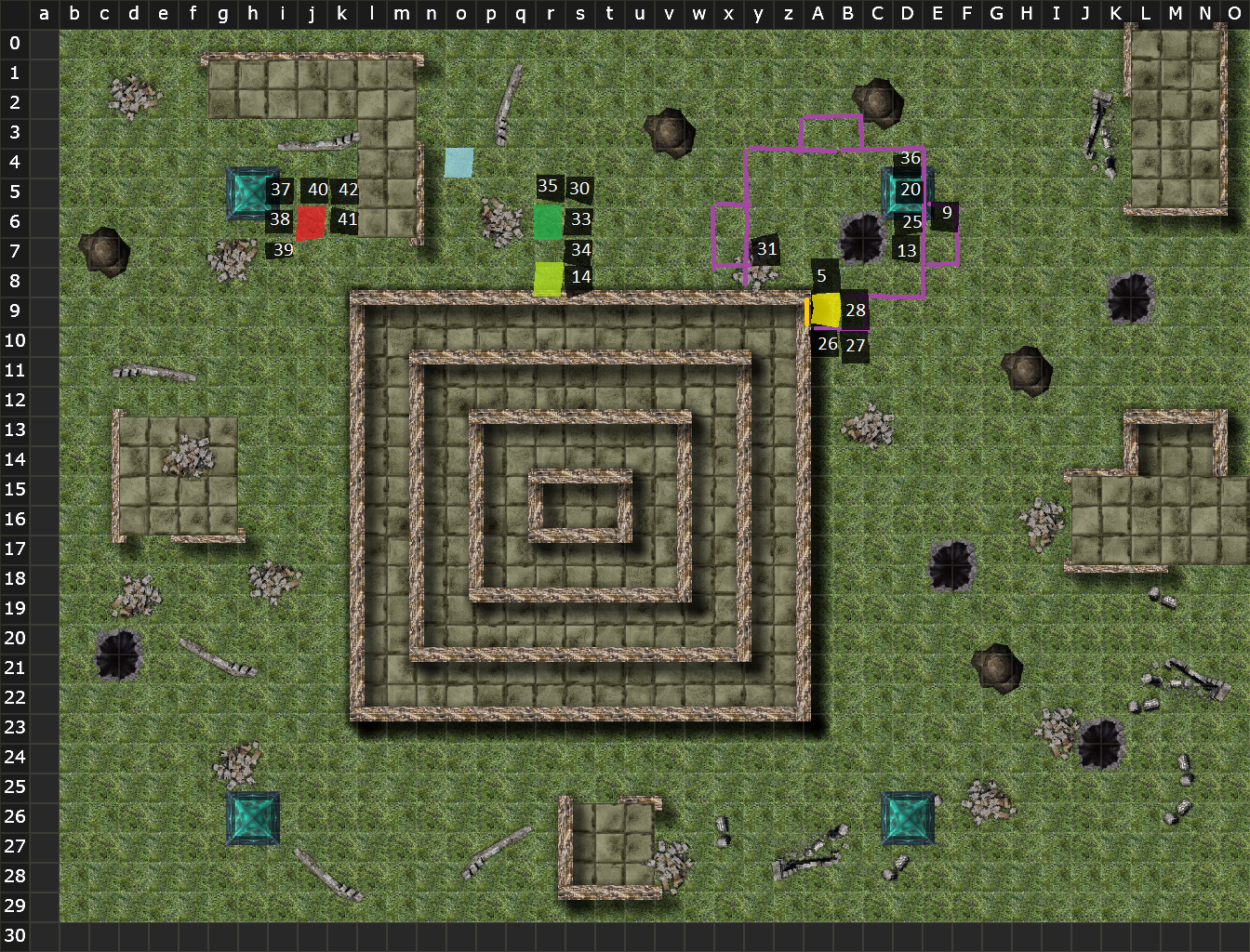Select the token numbered 33

point(580,219)
